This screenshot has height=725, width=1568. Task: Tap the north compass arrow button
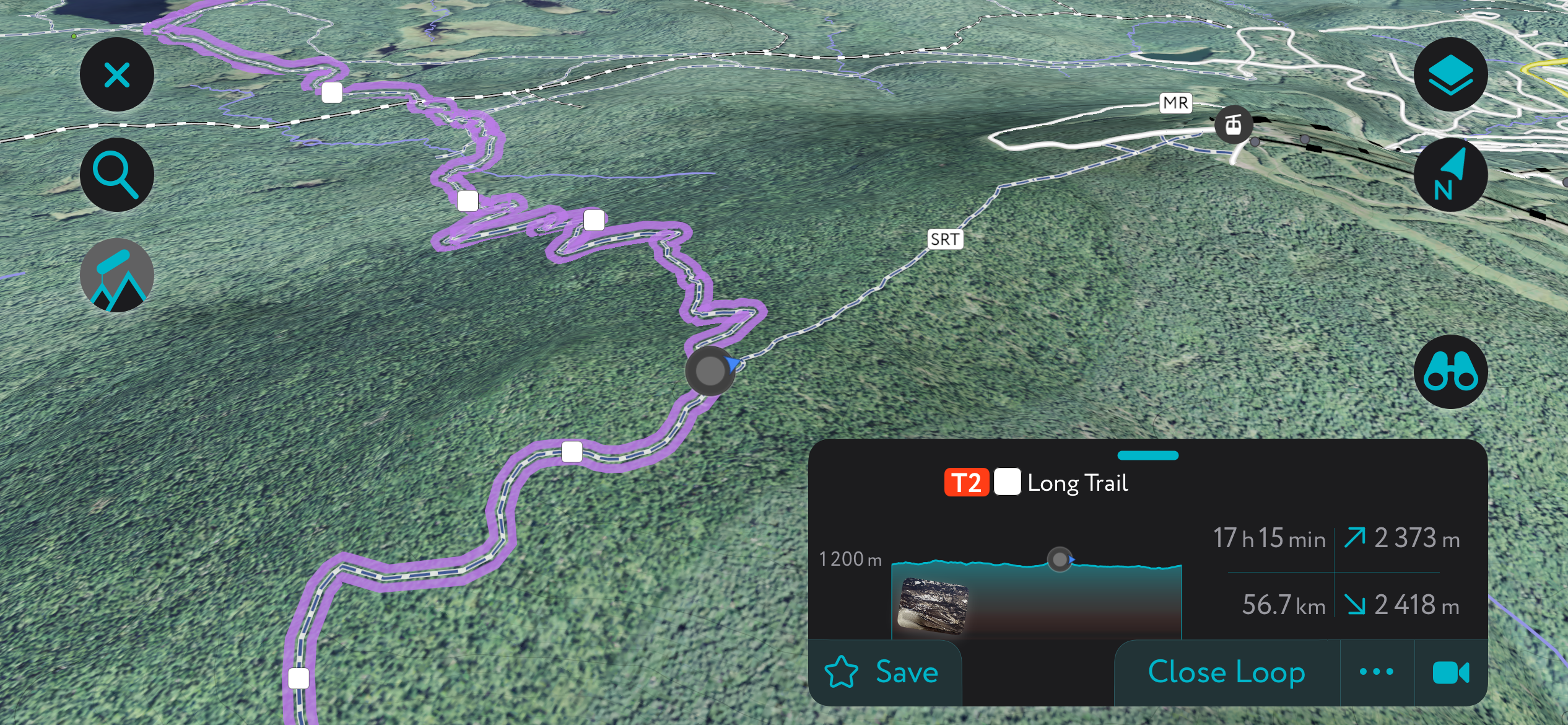pyautogui.click(x=1450, y=175)
